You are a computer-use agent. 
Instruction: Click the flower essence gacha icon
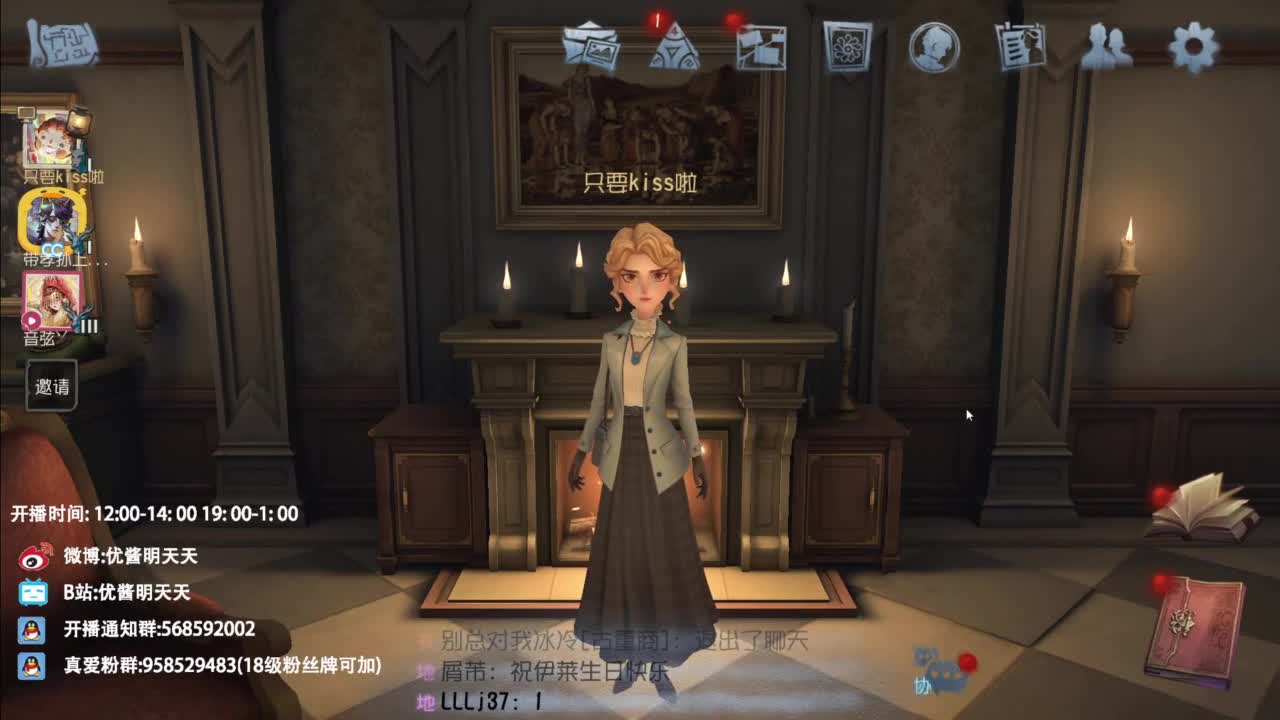pos(847,45)
